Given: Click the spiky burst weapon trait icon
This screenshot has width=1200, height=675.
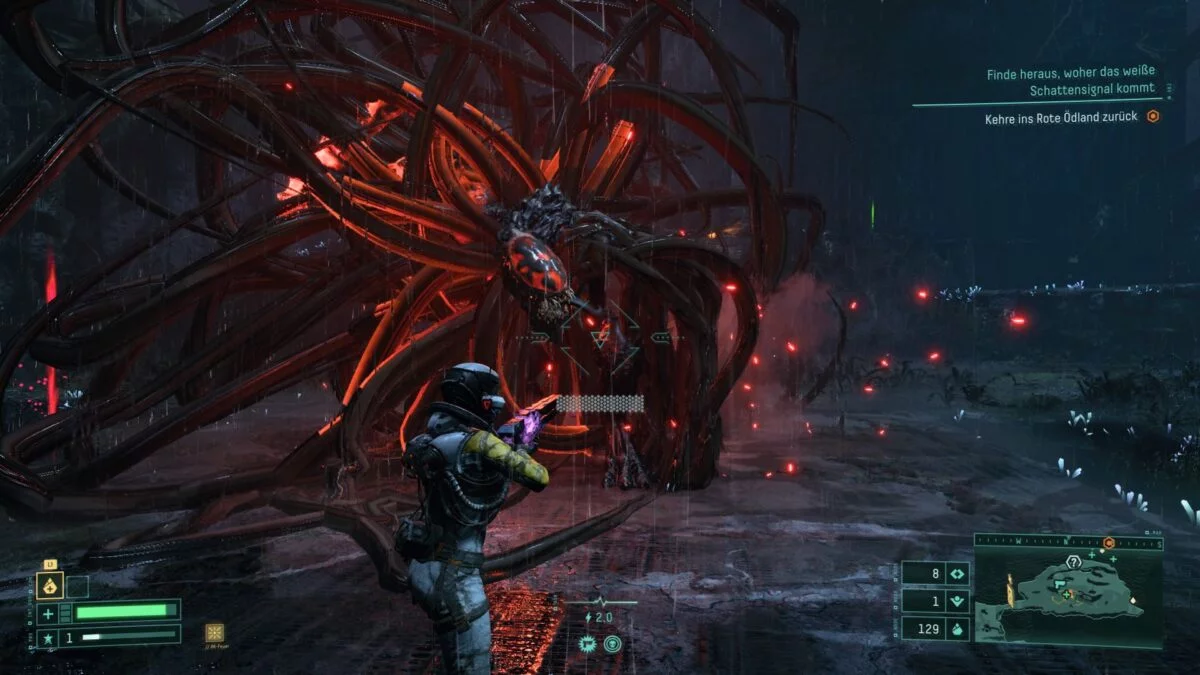Looking at the screenshot, I should [x=587, y=644].
